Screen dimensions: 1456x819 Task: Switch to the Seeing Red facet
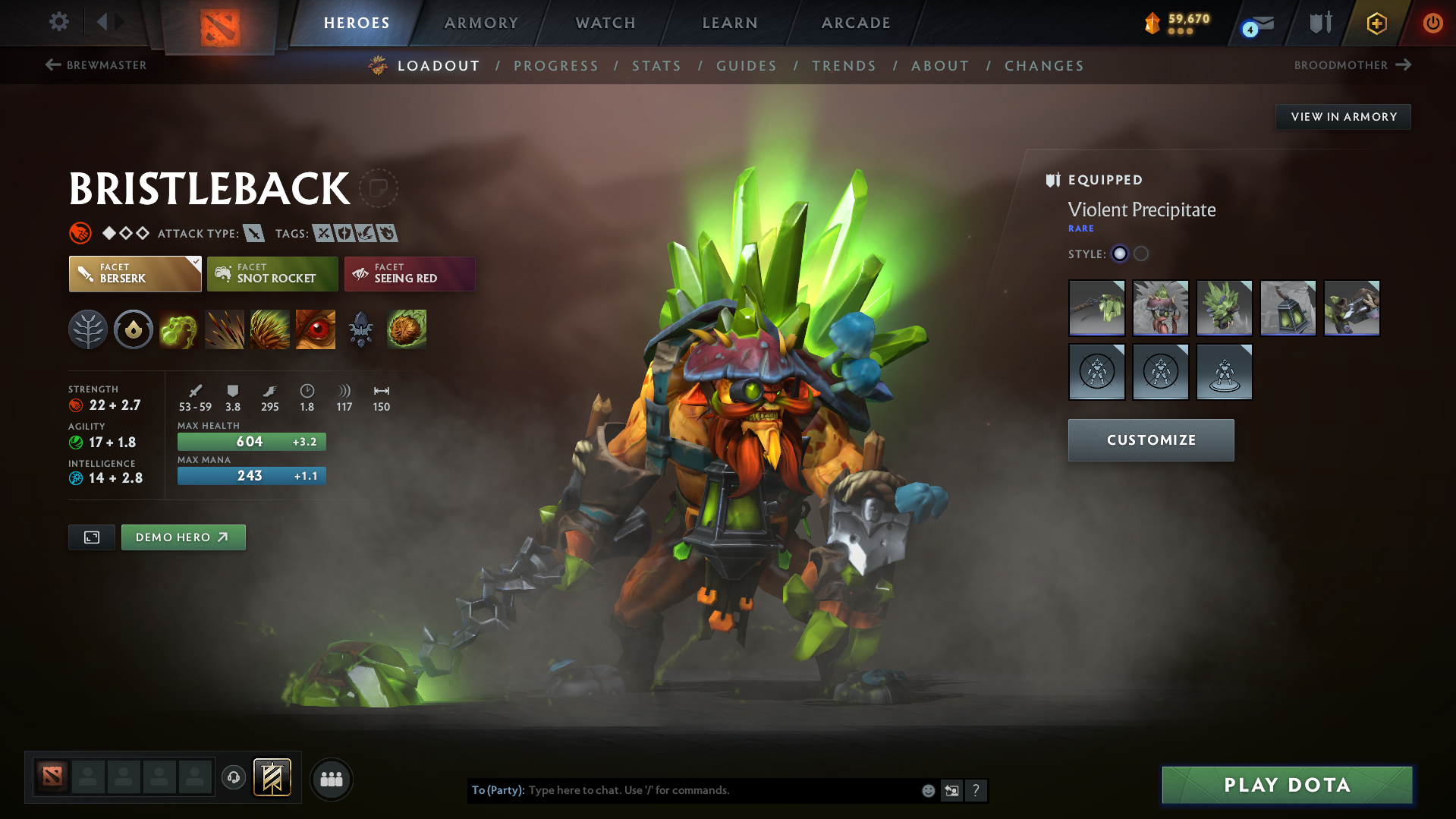click(x=409, y=274)
